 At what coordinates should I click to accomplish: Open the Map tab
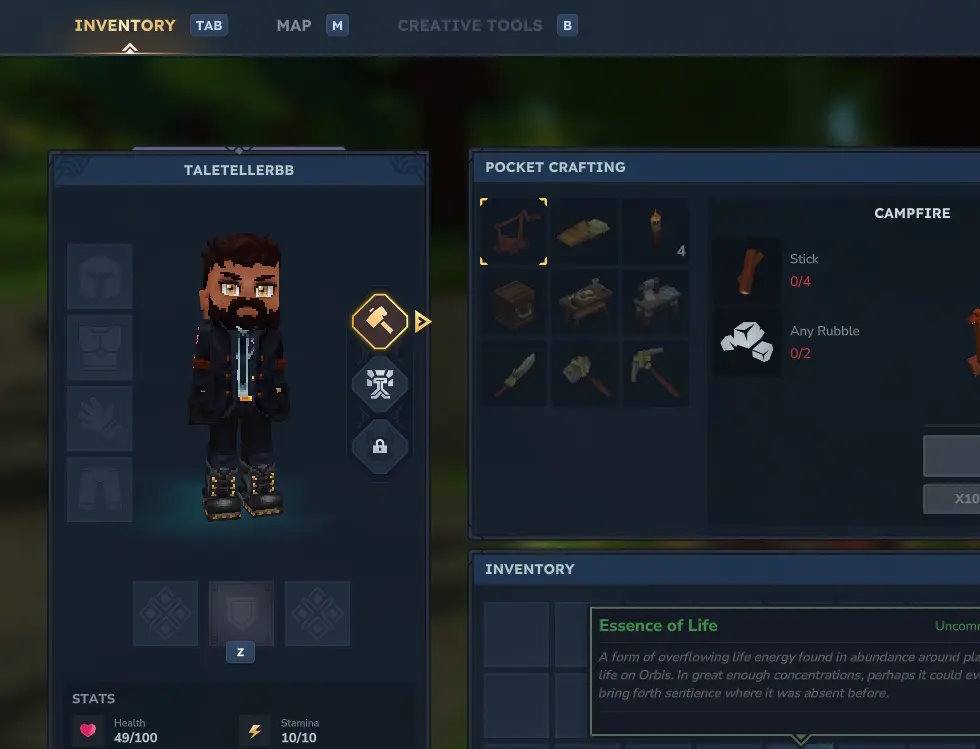click(294, 25)
